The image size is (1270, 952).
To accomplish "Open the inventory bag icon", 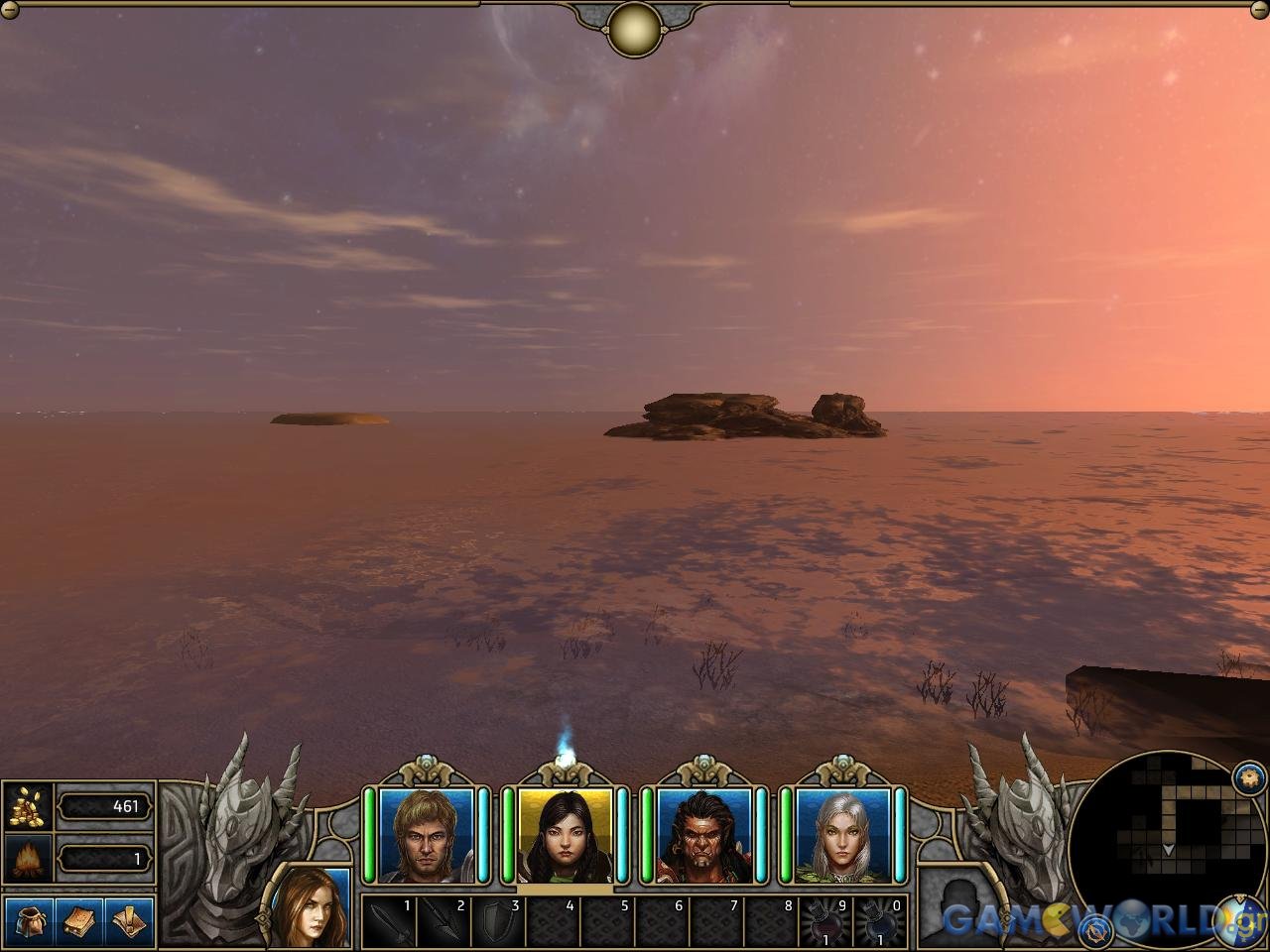I will pos(30,922).
